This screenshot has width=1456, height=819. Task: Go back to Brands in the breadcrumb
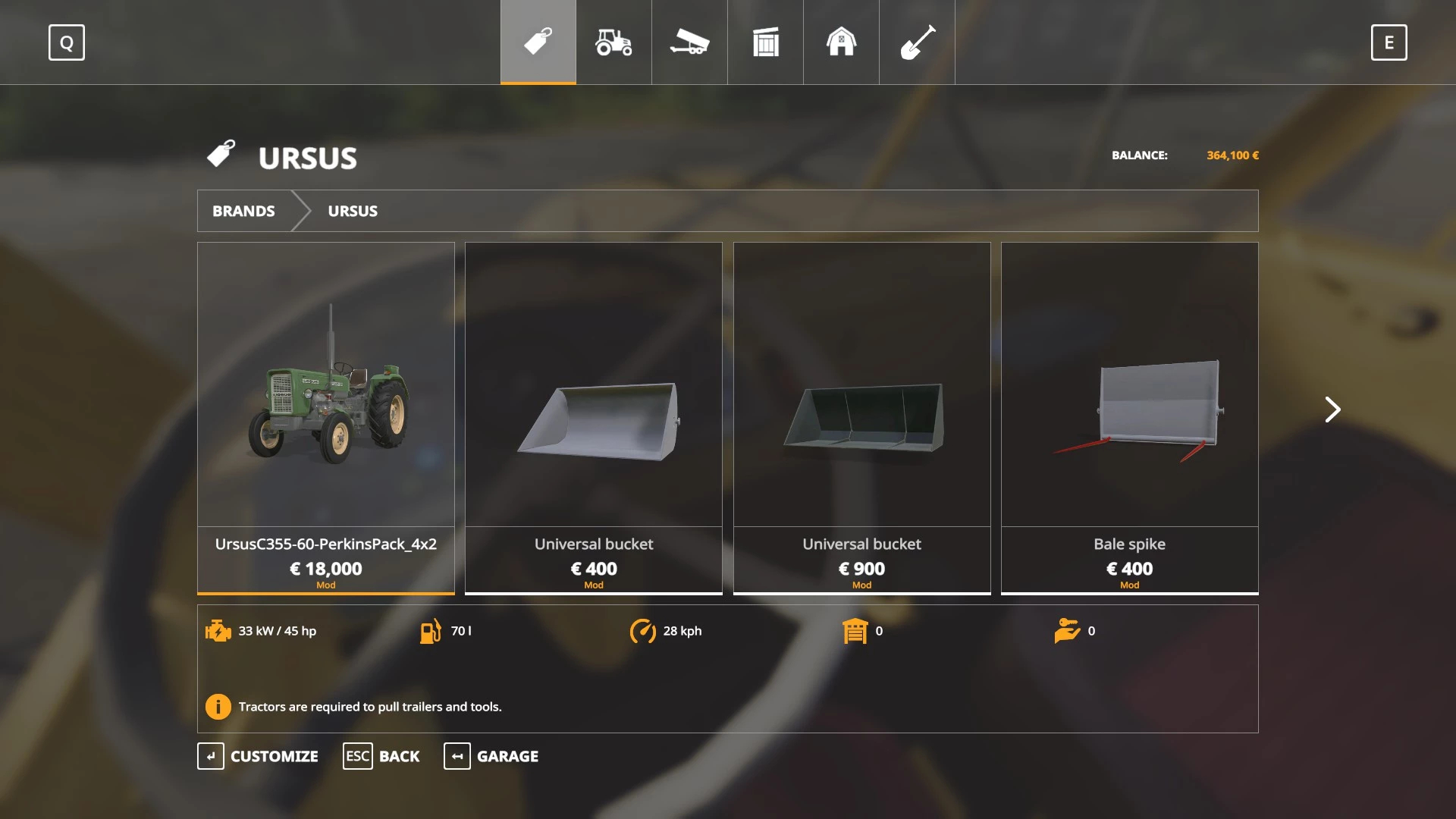click(x=243, y=211)
